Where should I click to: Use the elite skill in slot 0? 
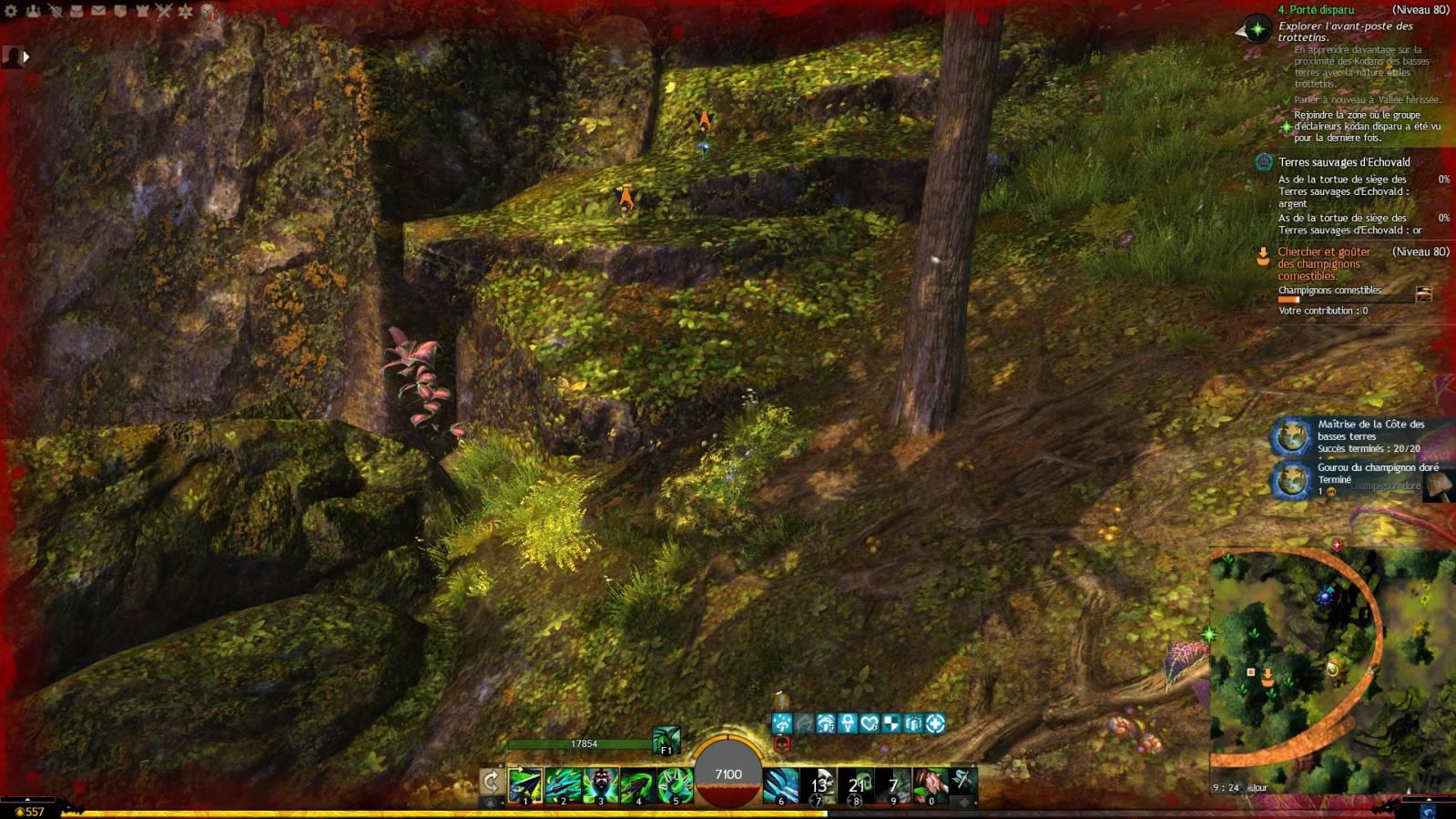pyautogui.click(x=930, y=784)
